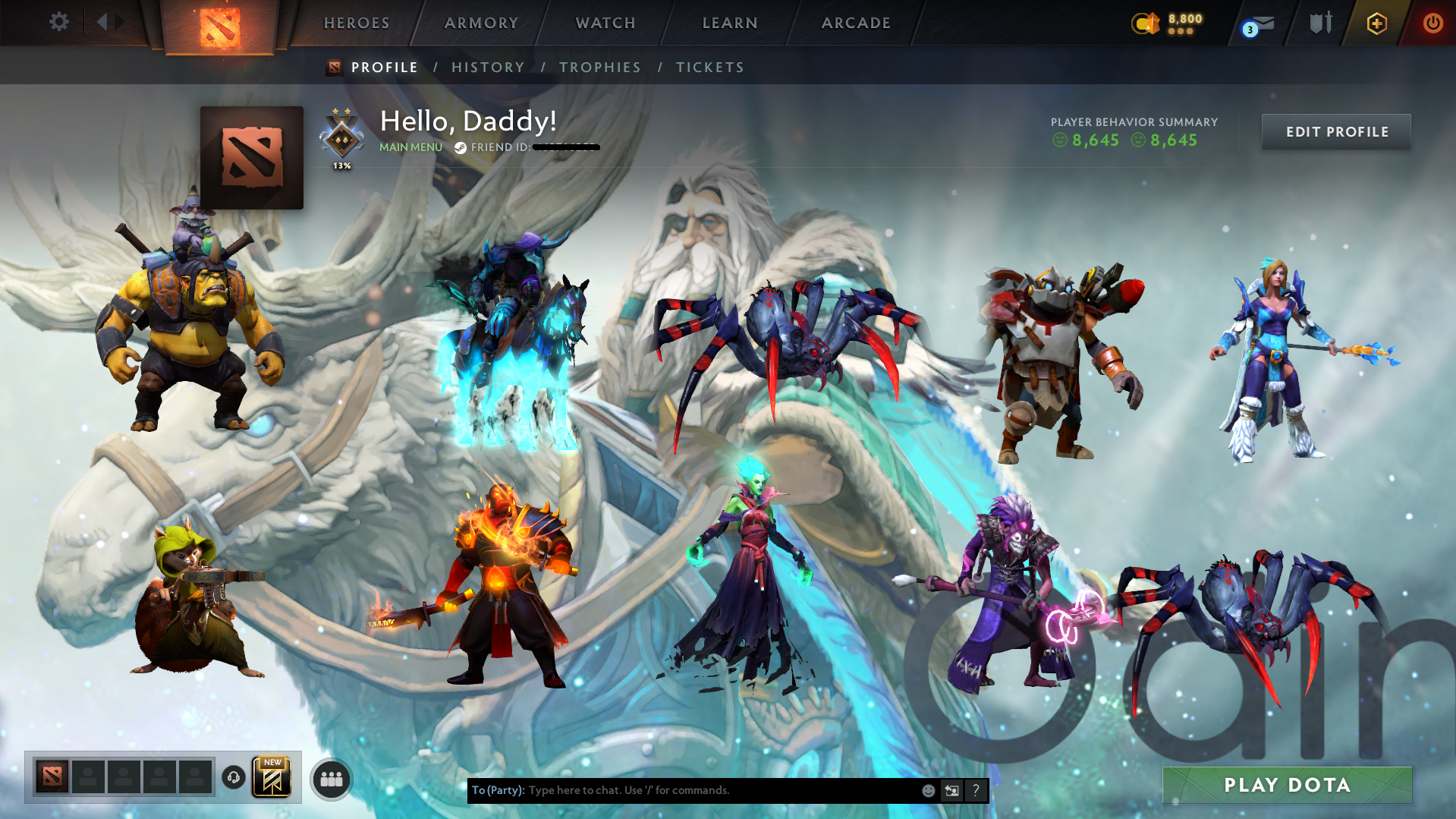
Task: Click the emoticon smiley in the chat bar
Action: pyautogui.click(x=927, y=790)
